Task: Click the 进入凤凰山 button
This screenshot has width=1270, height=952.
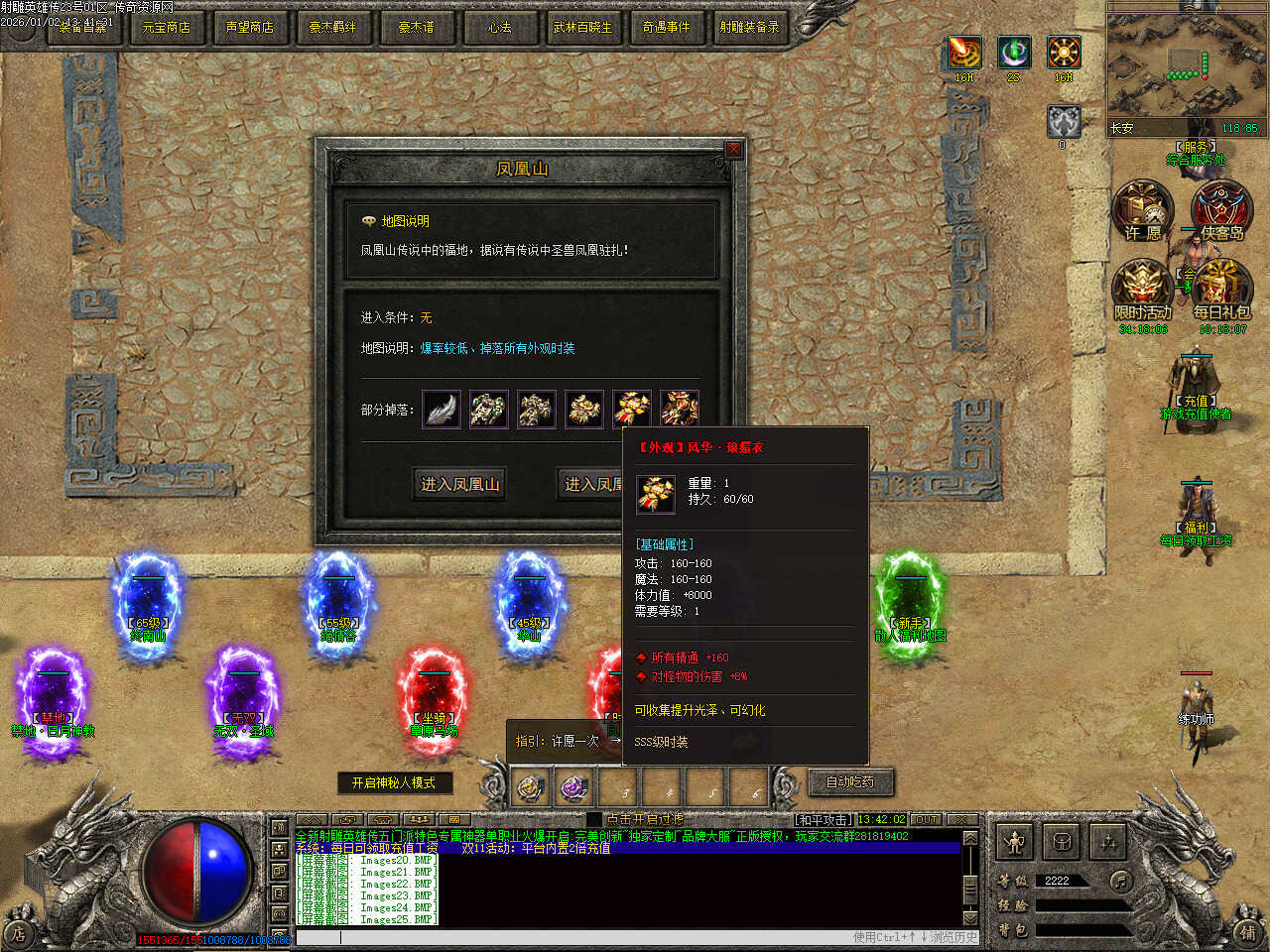Action: click(x=460, y=484)
